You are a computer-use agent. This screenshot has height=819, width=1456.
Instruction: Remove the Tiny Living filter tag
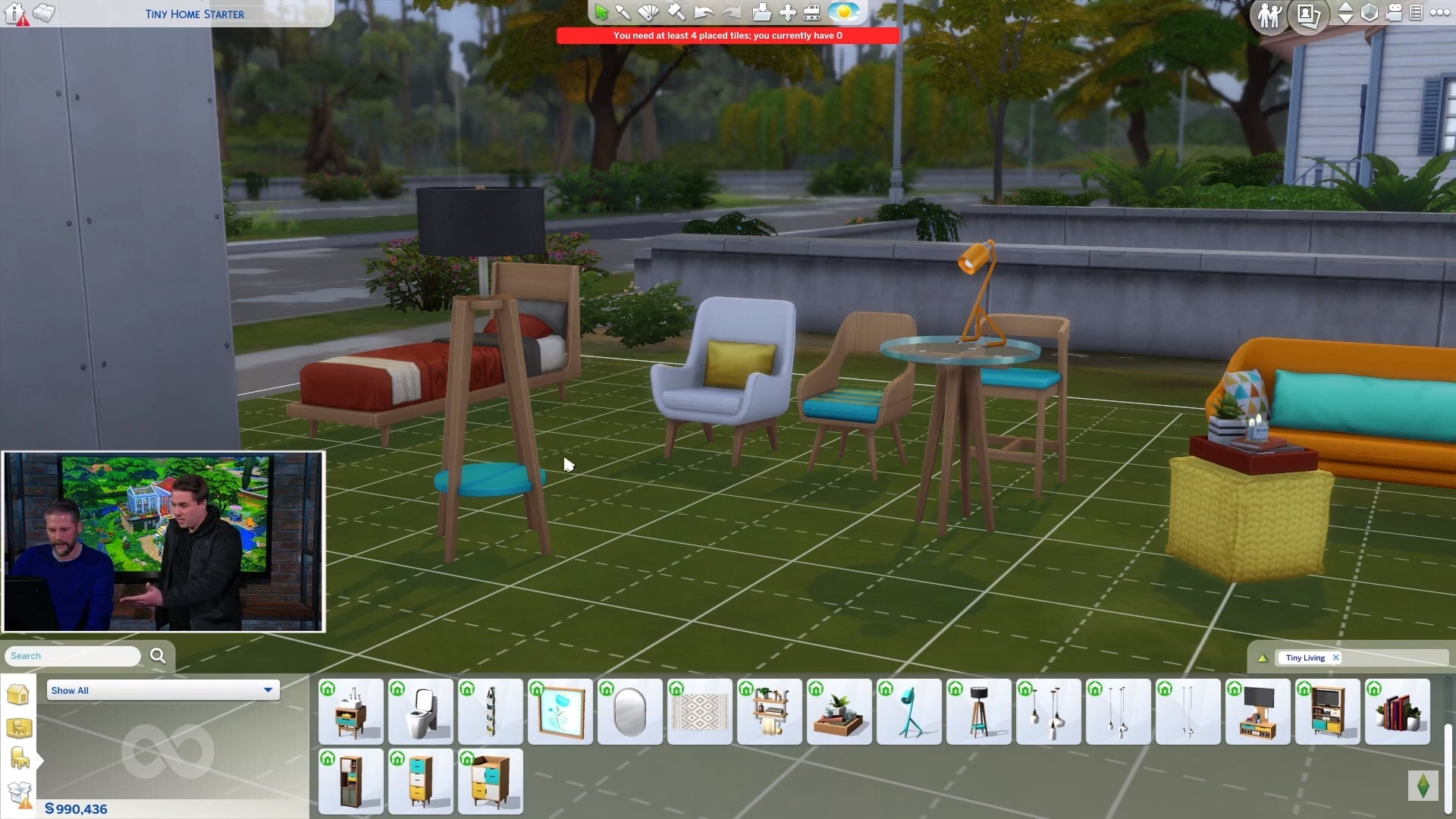click(x=1336, y=657)
